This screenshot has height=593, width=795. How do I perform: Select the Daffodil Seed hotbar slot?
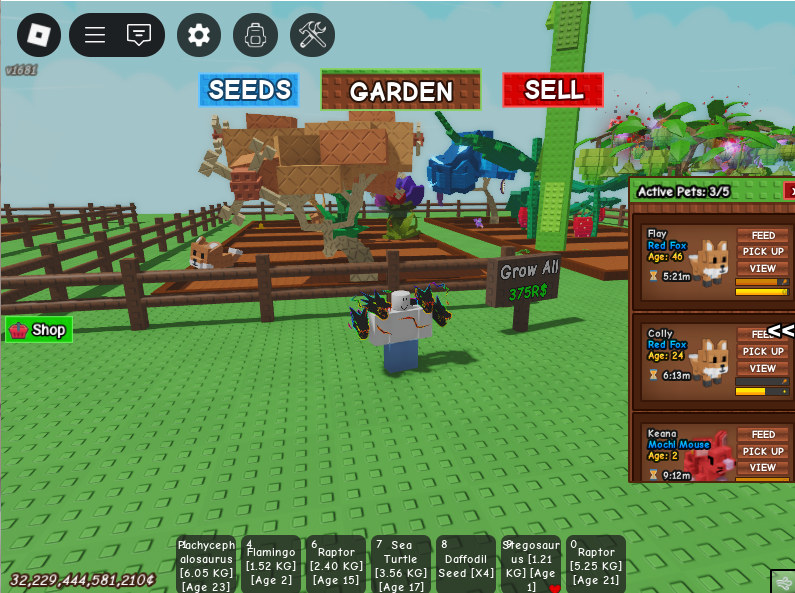(x=466, y=564)
